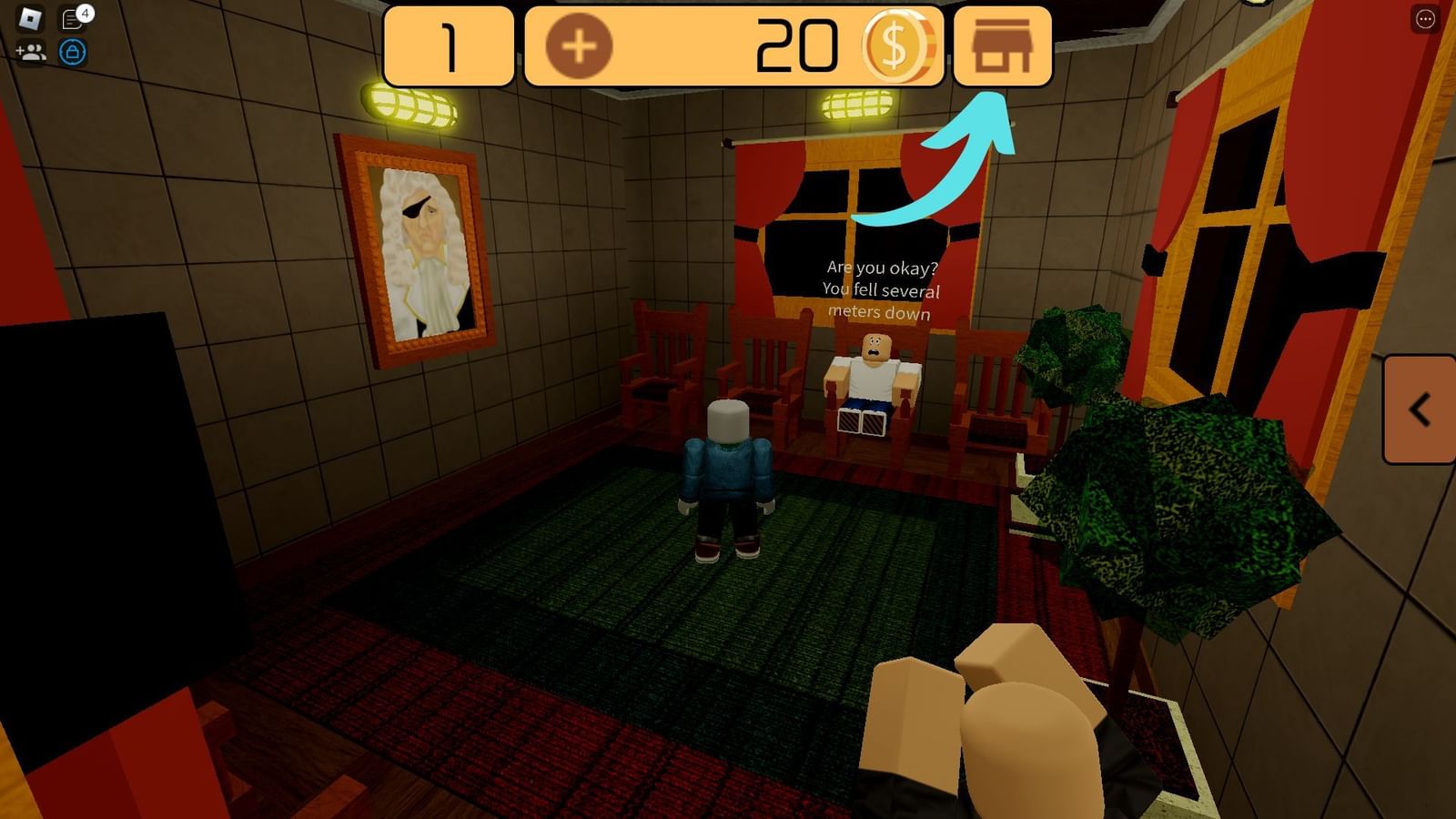The height and width of the screenshot is (819, 1456).
Task: Toggle chat visibility with the chat bubble icon
Action: (x=72, y=17)
